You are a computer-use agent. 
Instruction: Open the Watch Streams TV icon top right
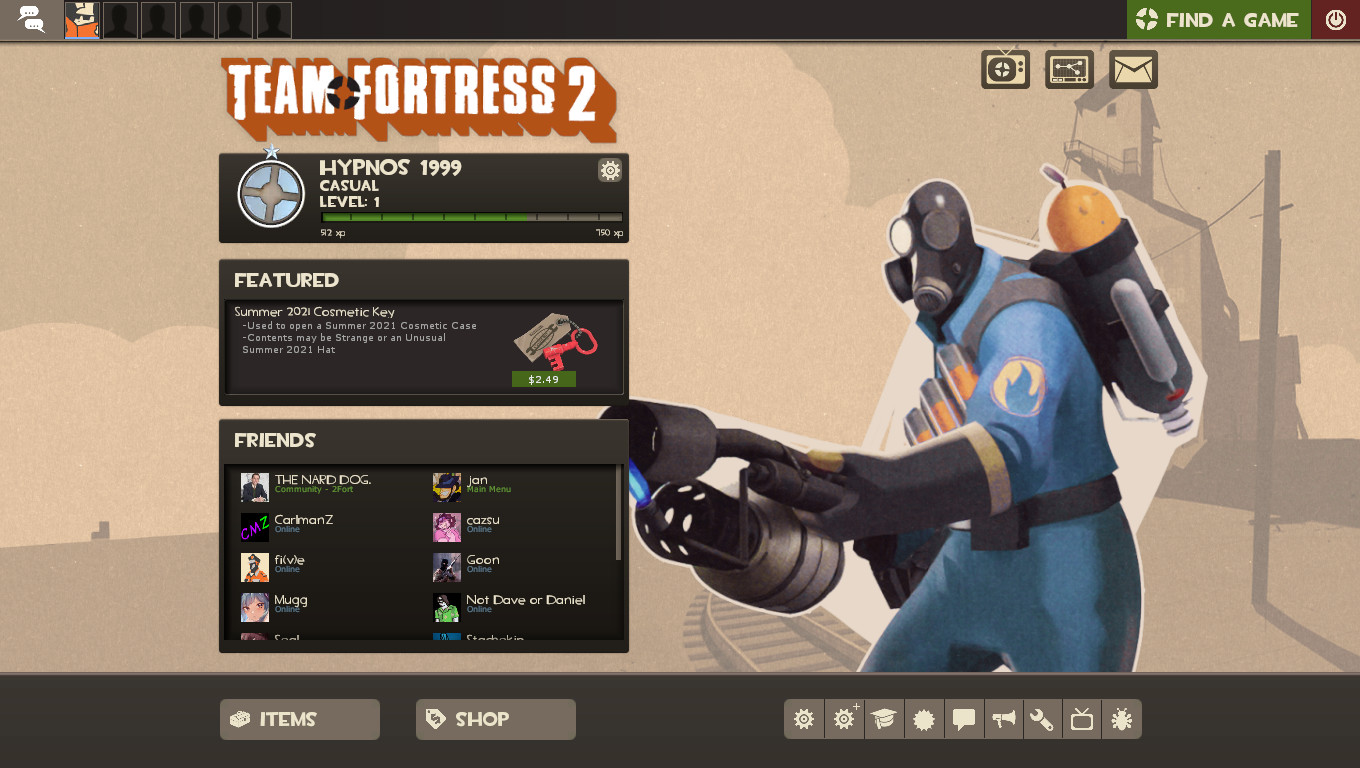pos(1004,68)
